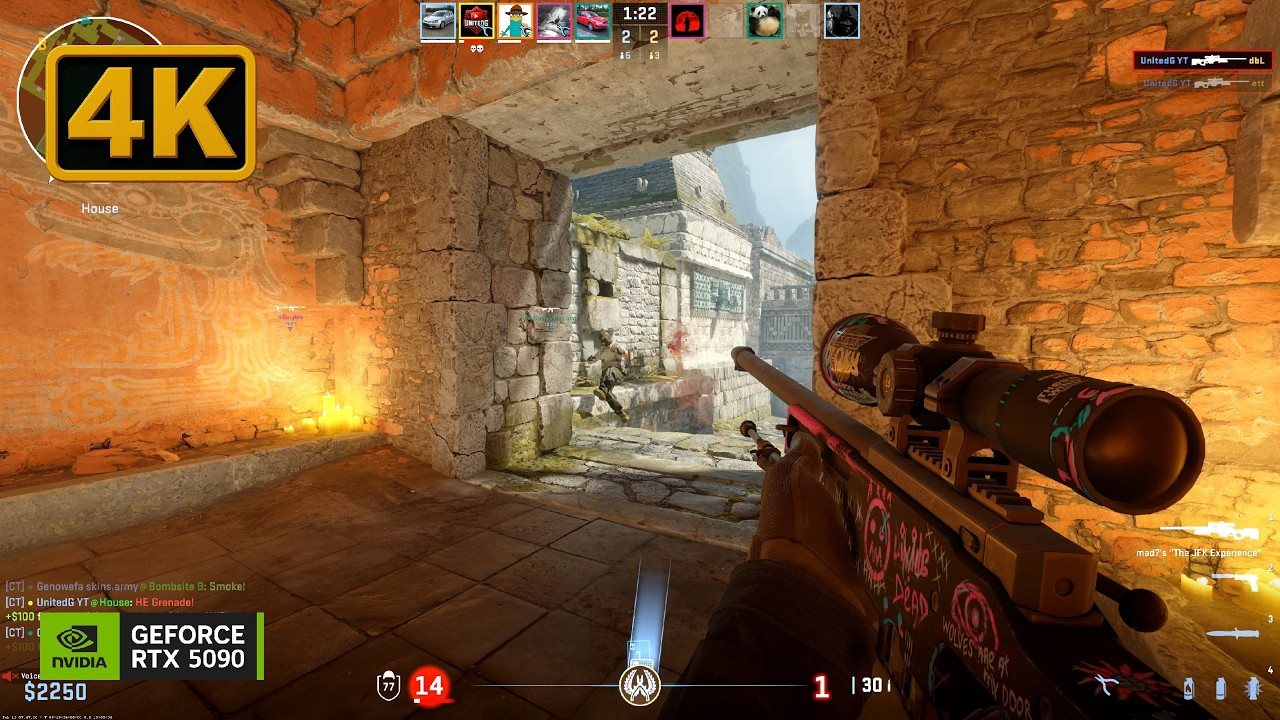
Task: Click the dark helmet enemy avatar
Action: (x=841, y=21)
